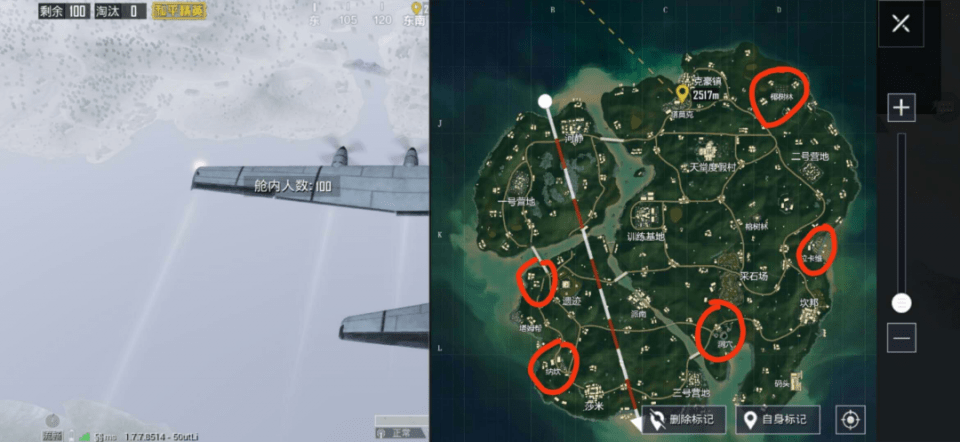Click the map zoom slider handle

[901, 302]
